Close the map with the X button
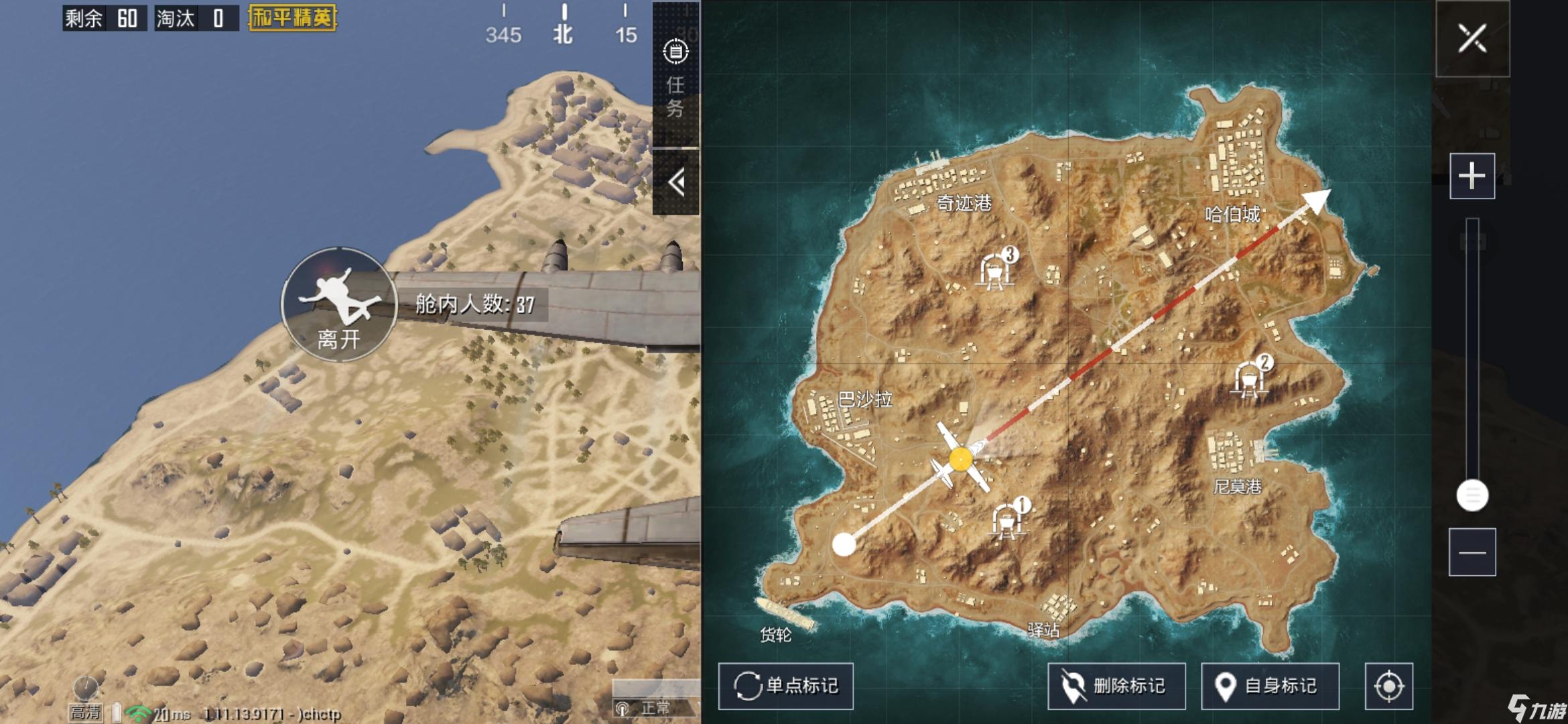1568x724 pixels. (x=1472, y=39)
